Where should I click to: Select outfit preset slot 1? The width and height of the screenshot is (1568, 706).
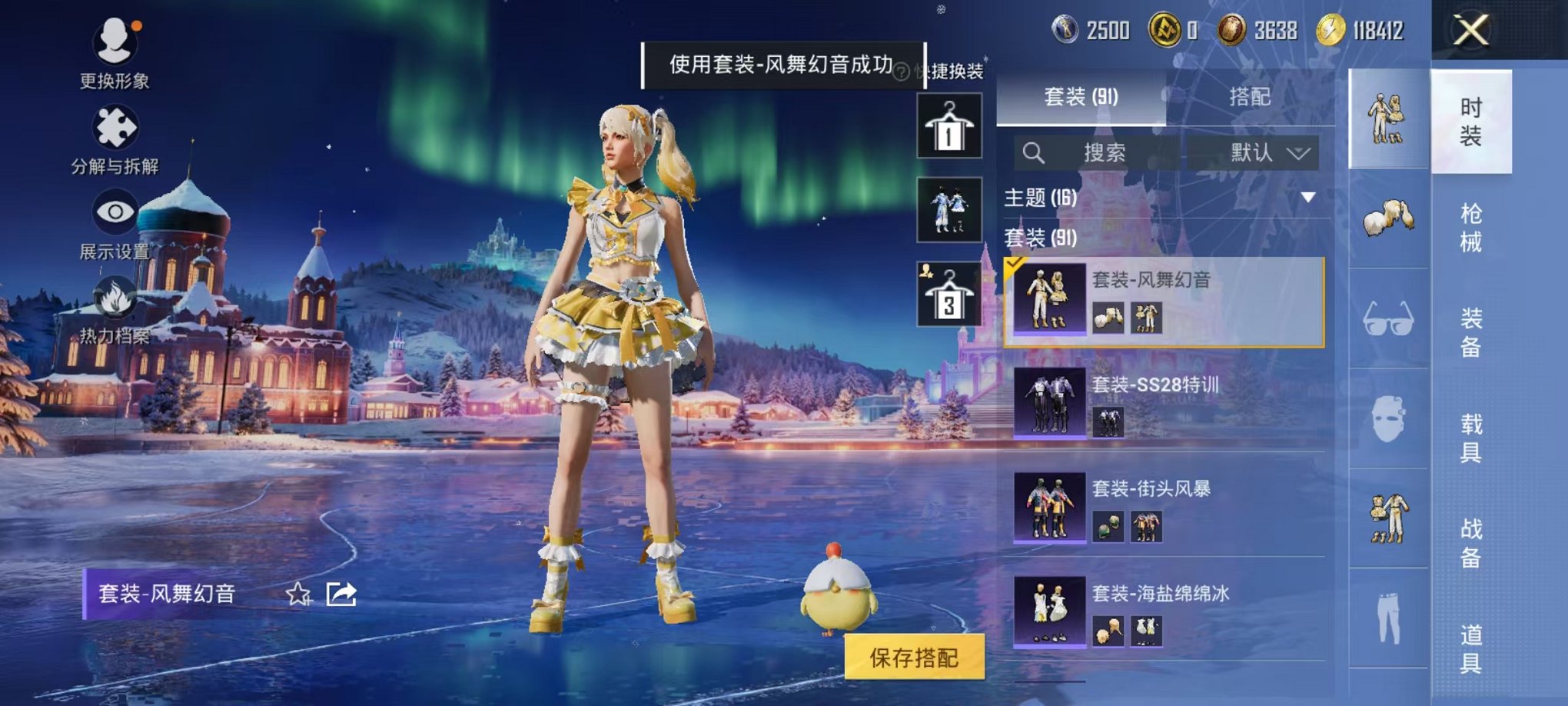[948, 125]
